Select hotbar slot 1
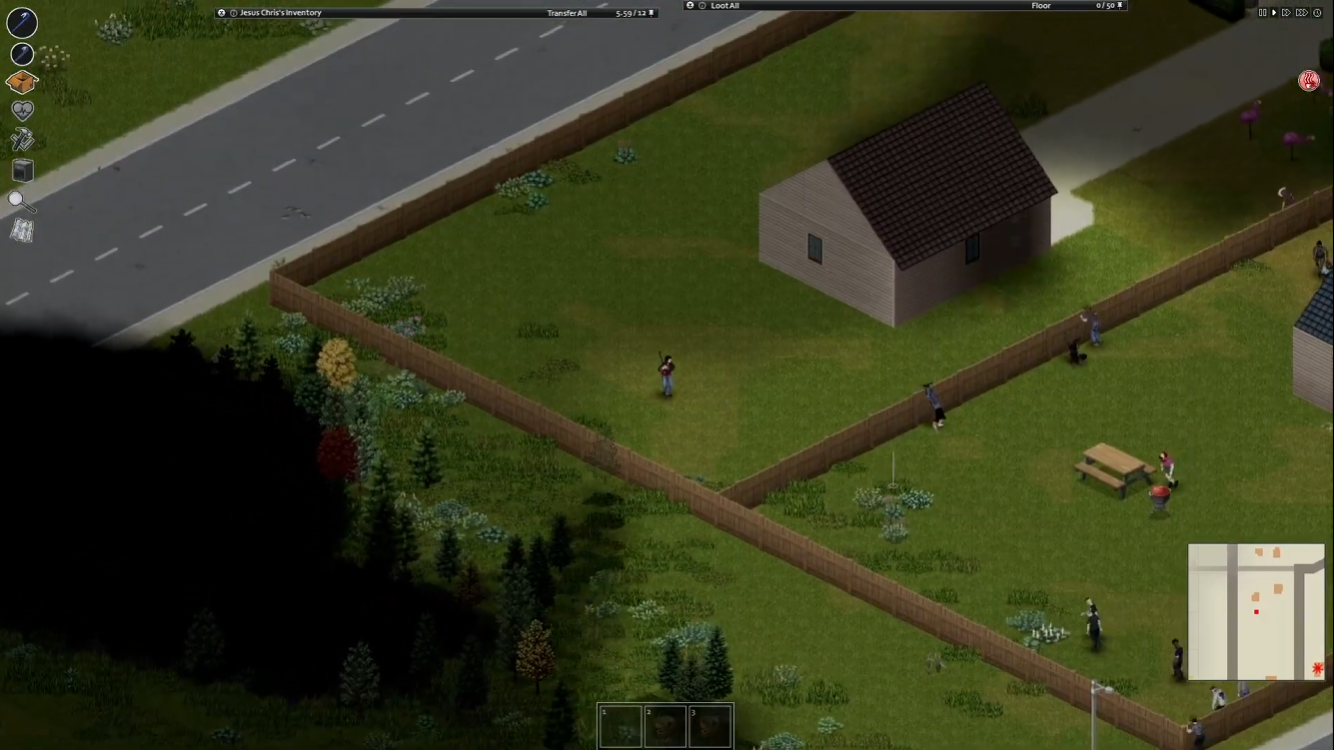 pos(620,724)
